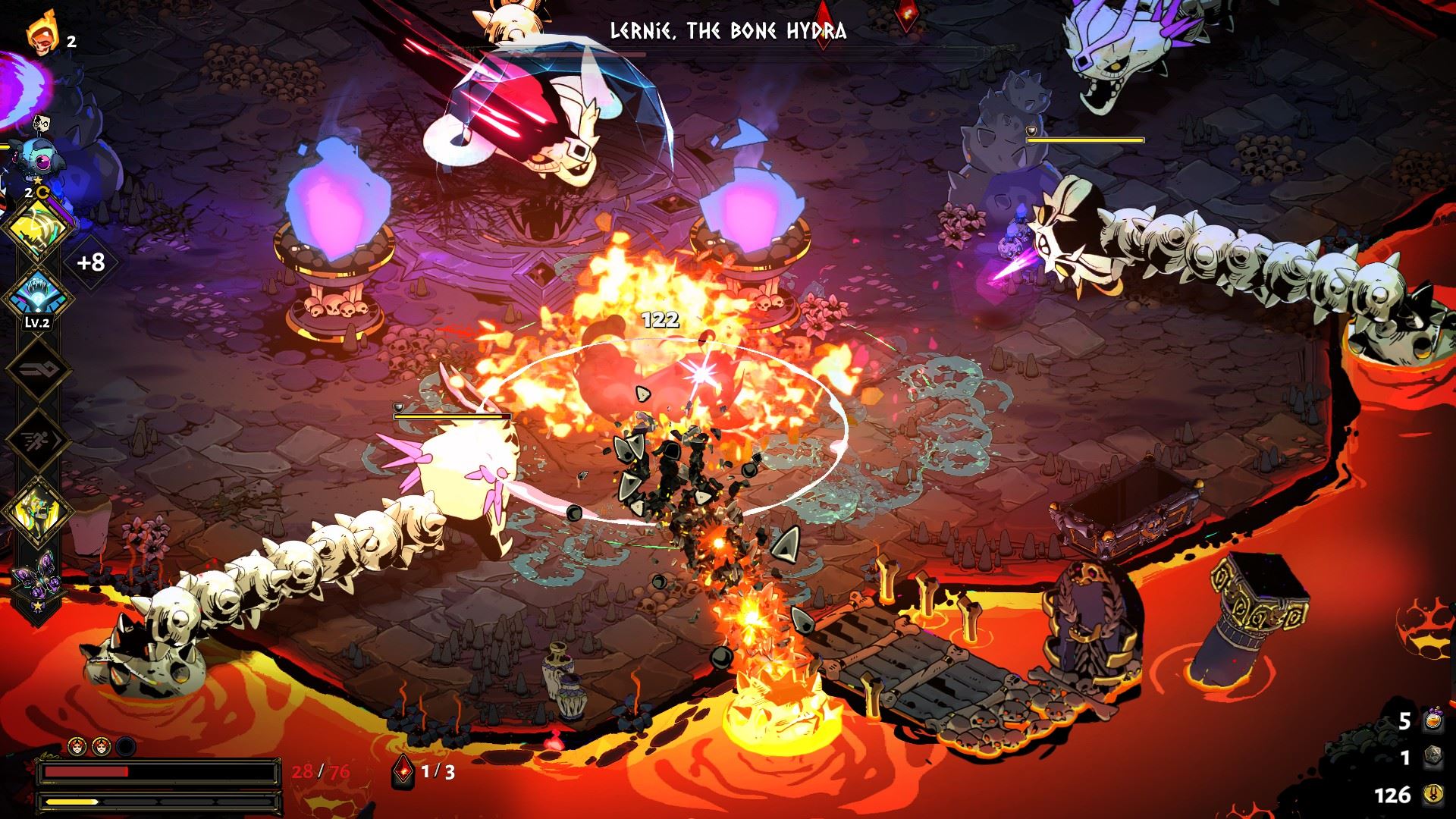Click the bloodstone cast ammo icon
The width and height of the screenshot is (1456, 819).
pos(402,772)
